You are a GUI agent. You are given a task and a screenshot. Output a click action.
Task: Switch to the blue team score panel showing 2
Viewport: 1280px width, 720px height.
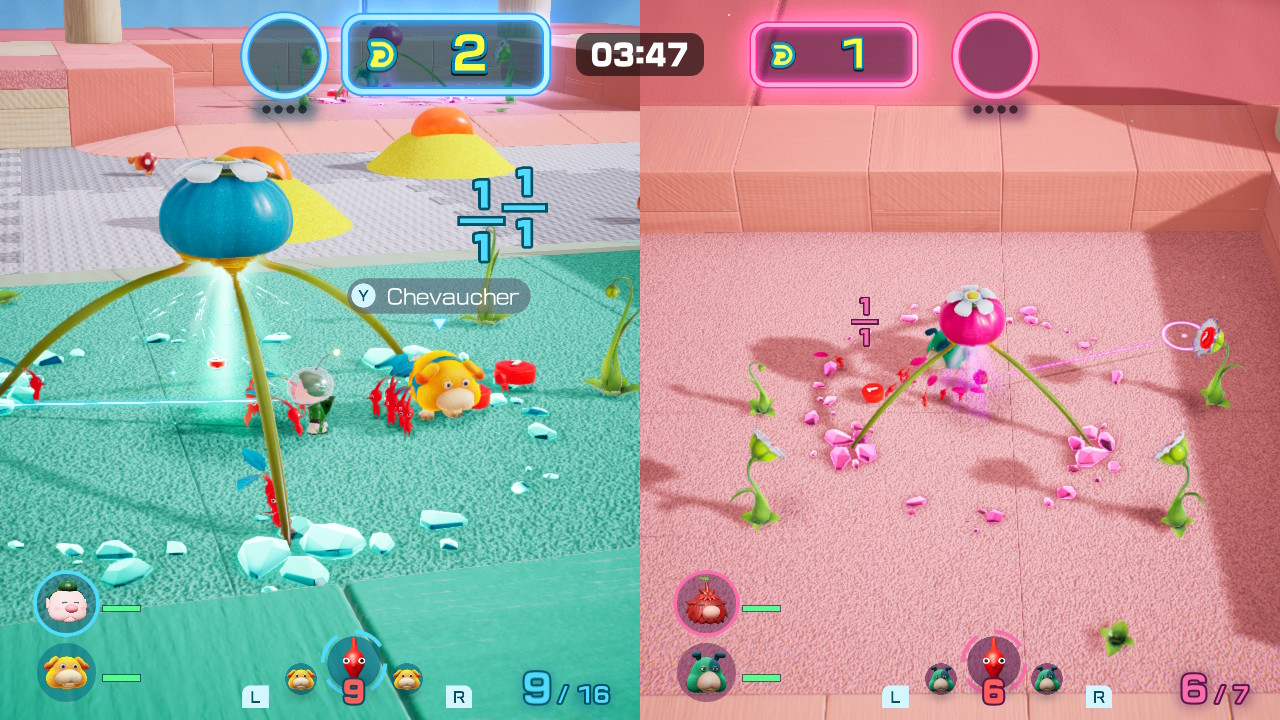445,56
